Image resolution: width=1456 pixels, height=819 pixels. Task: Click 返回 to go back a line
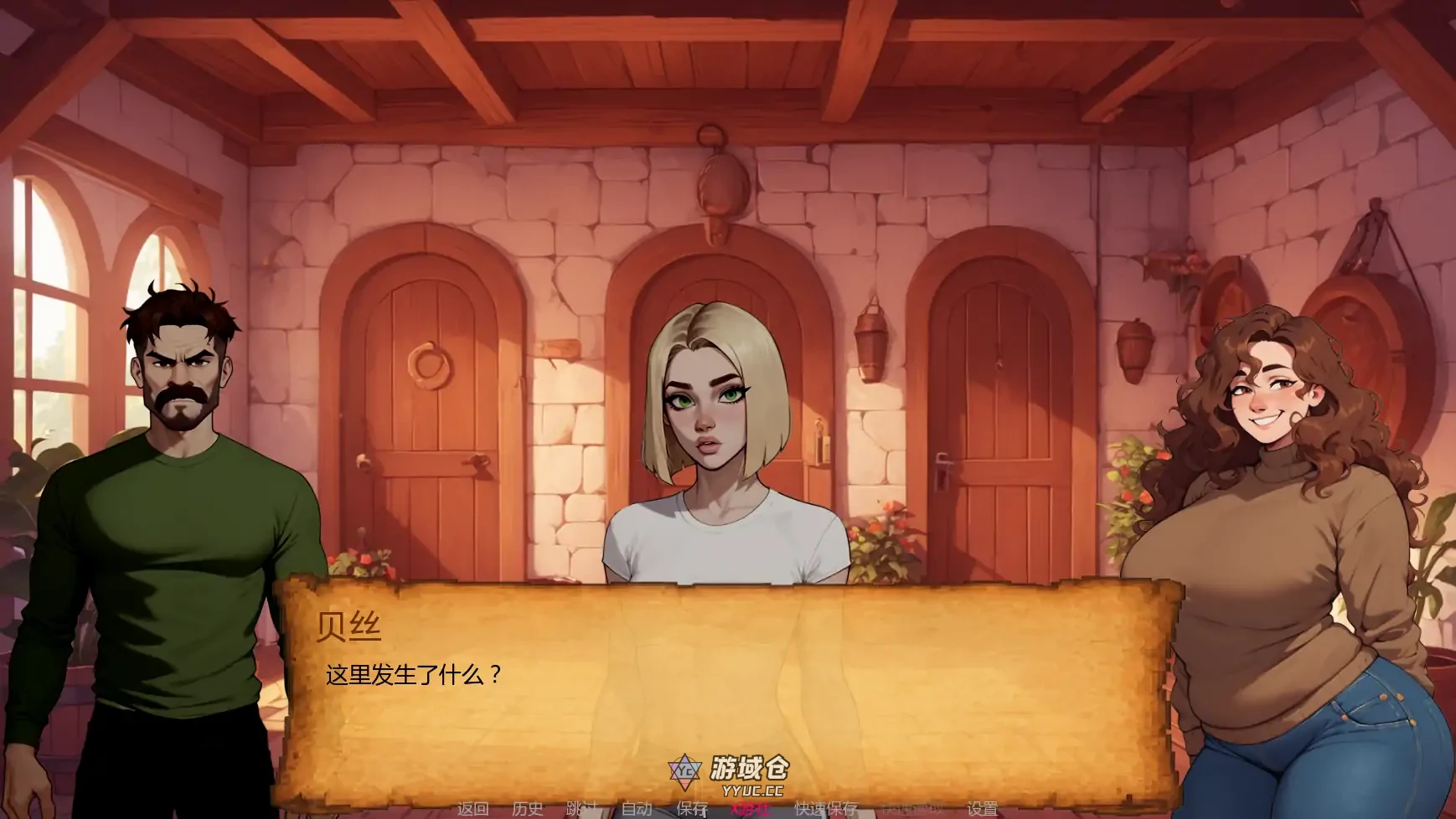click(473, 809)
